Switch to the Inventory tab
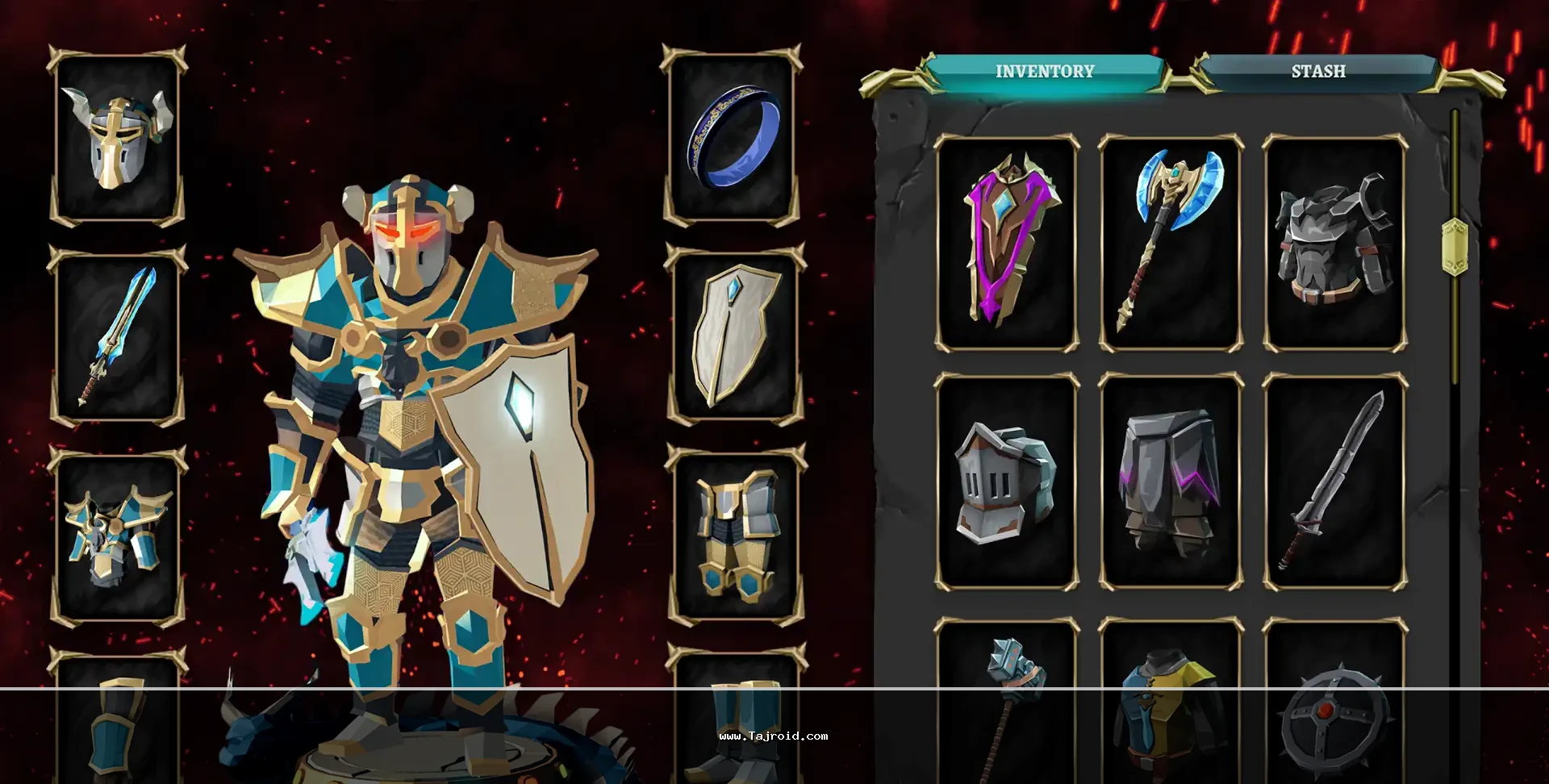The image size is (1549, 784). tap(1044, 72)
